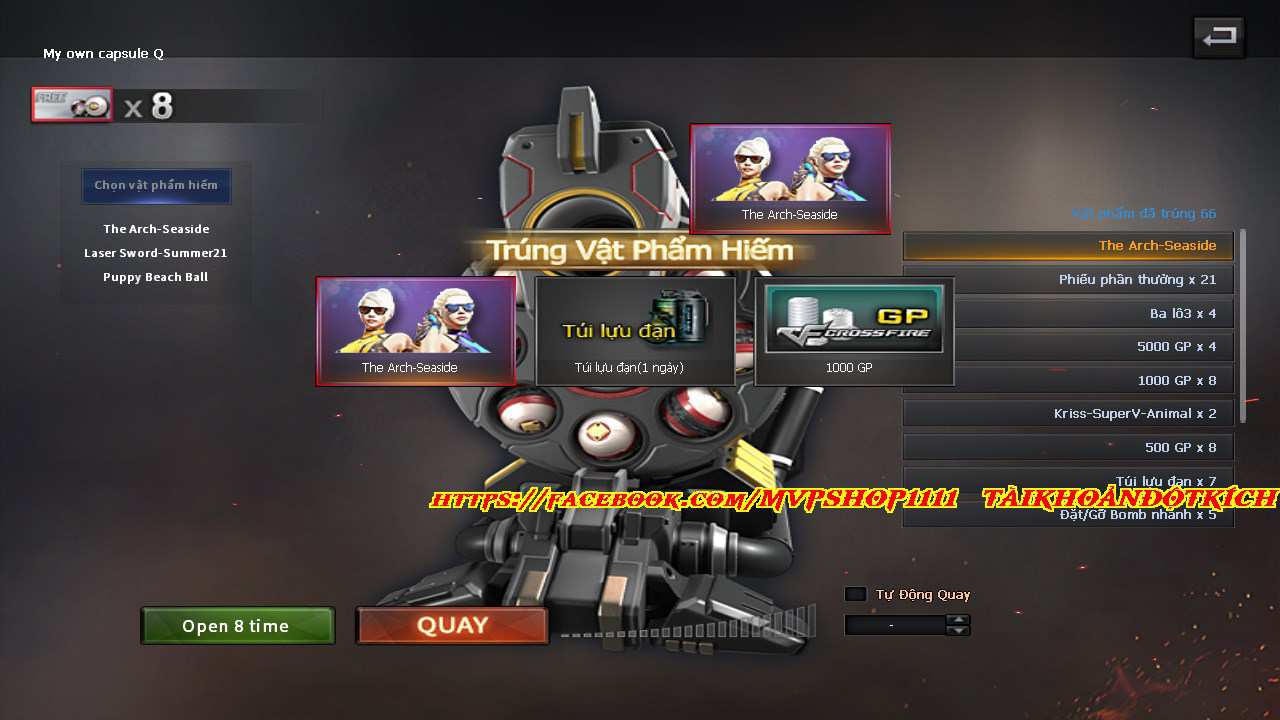Choose Puppy Beach Ball rare item
The height and width of the screenshot is (720, 1280).
tap(156, 277)
